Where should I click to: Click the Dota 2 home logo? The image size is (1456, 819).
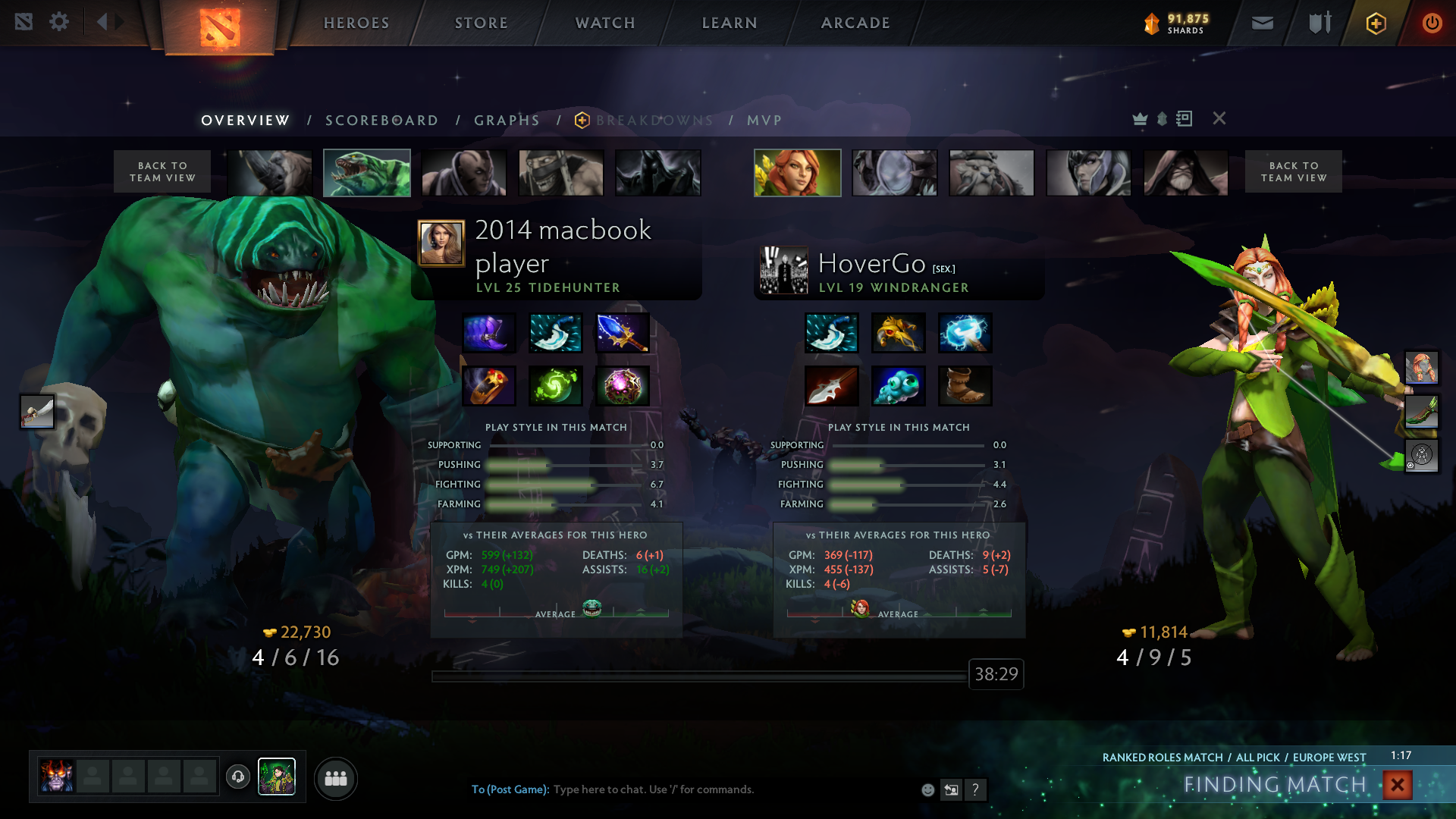[220, 27]
